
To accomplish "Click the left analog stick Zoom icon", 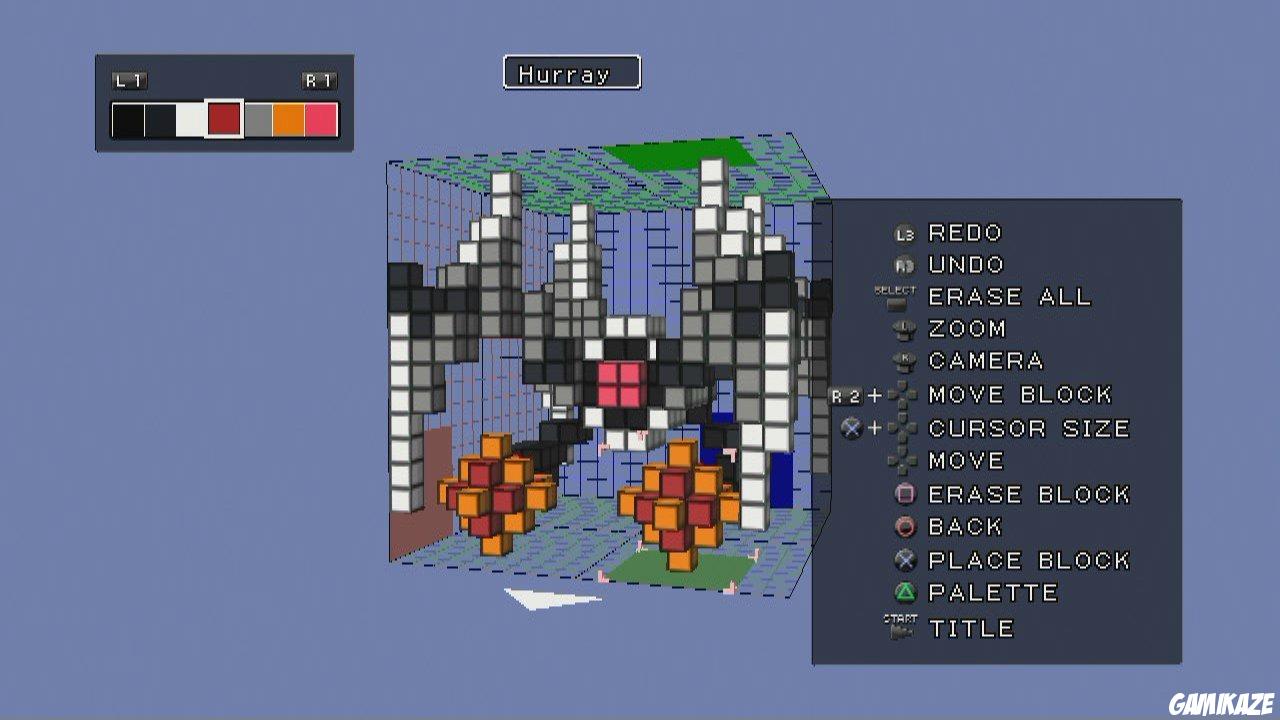I will [x=903, y=328].
